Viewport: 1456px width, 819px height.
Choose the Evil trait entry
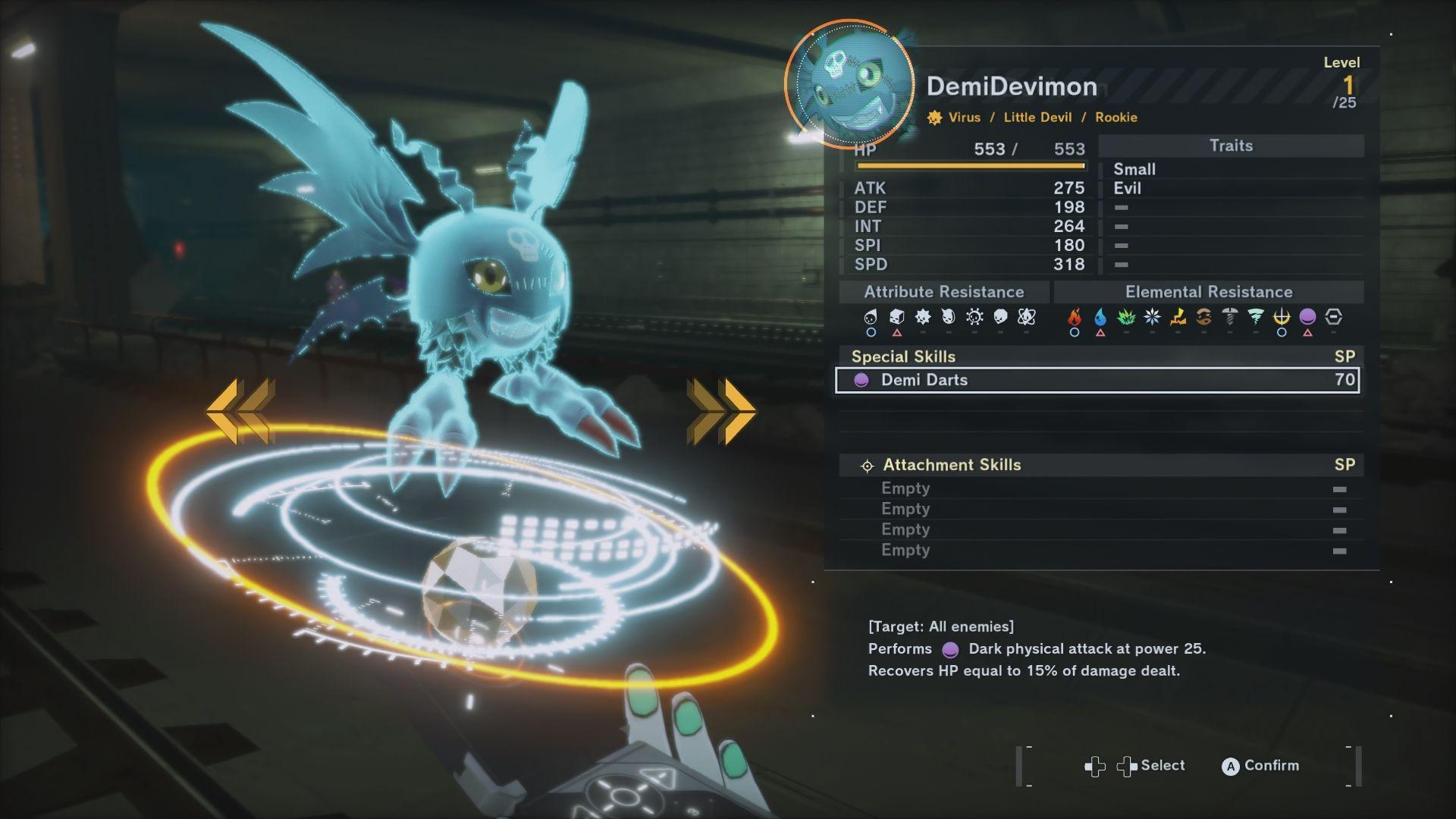click(1127, 188)
